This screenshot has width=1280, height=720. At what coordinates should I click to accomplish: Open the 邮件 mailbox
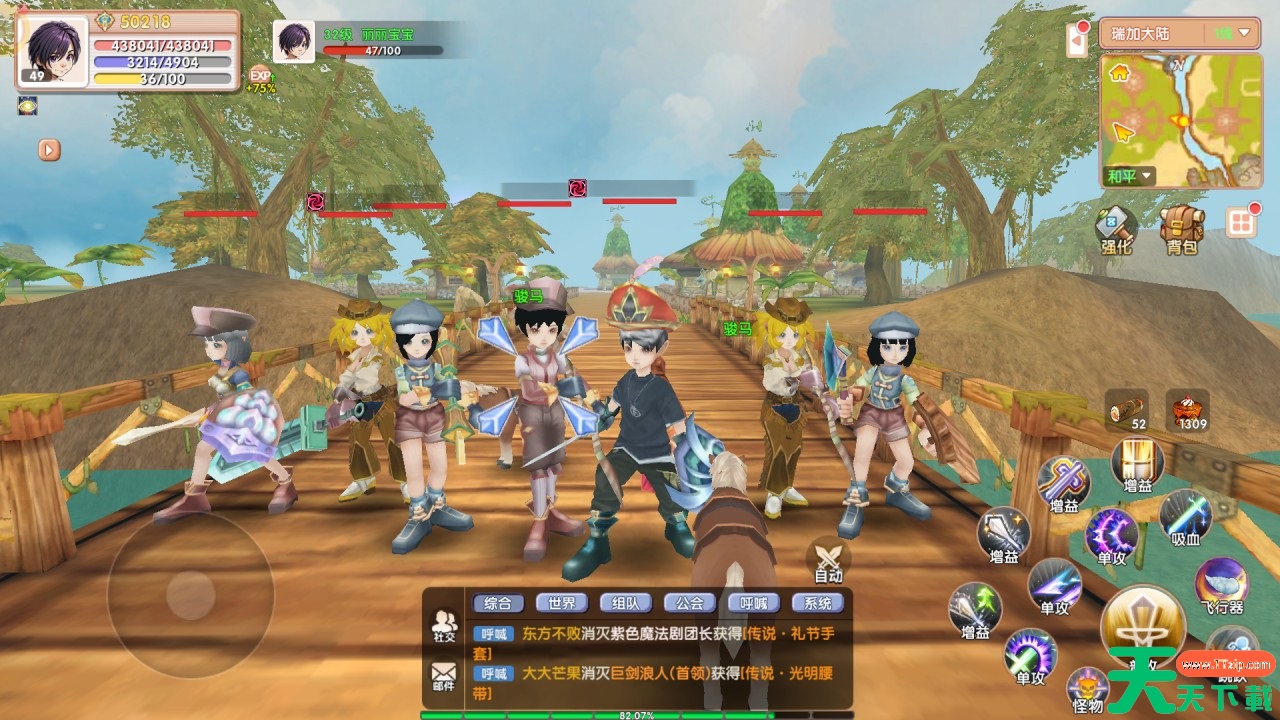443,677
